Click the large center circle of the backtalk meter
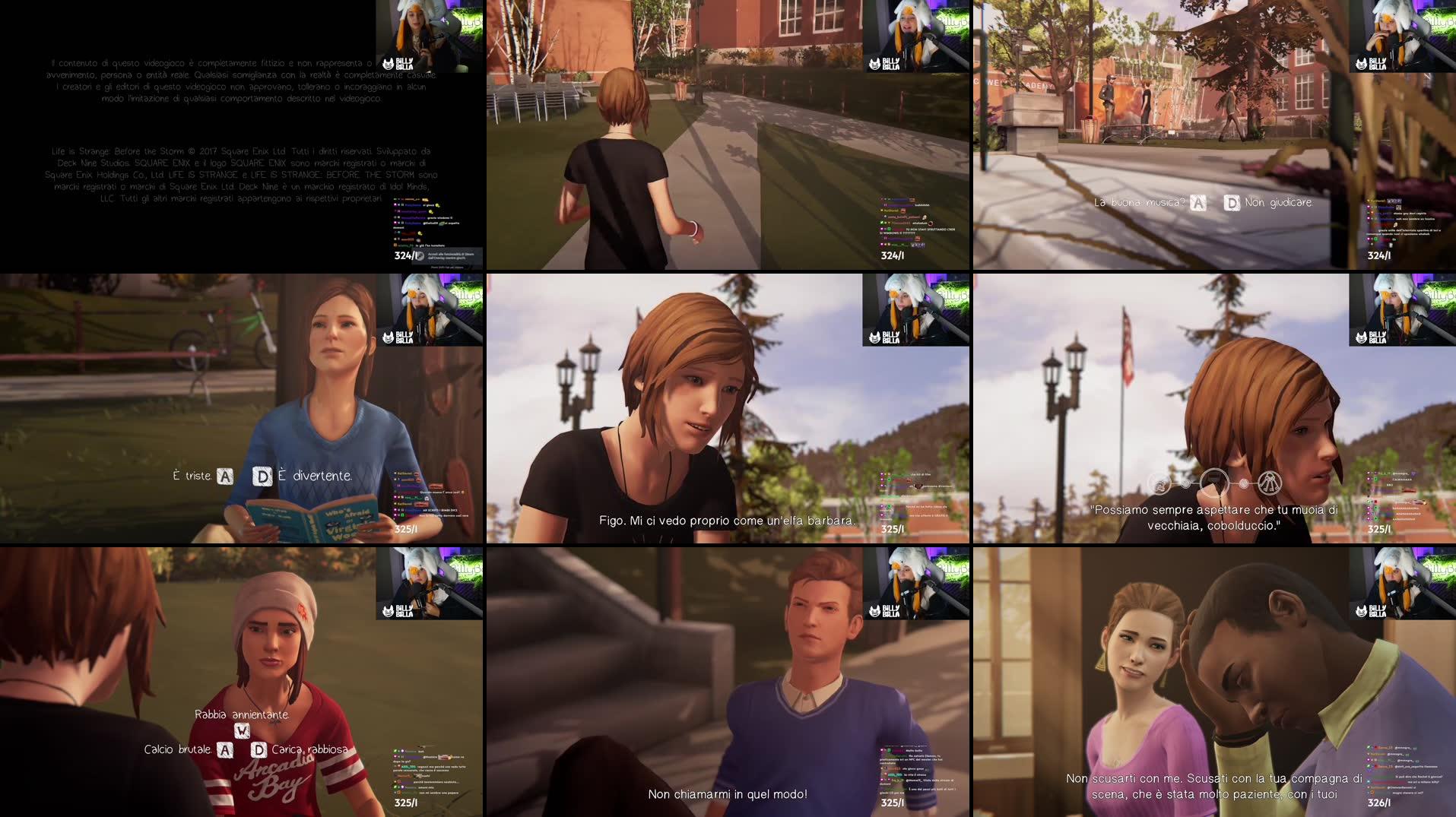This screenshot has height=817, width=1456. click(1213, 483)
